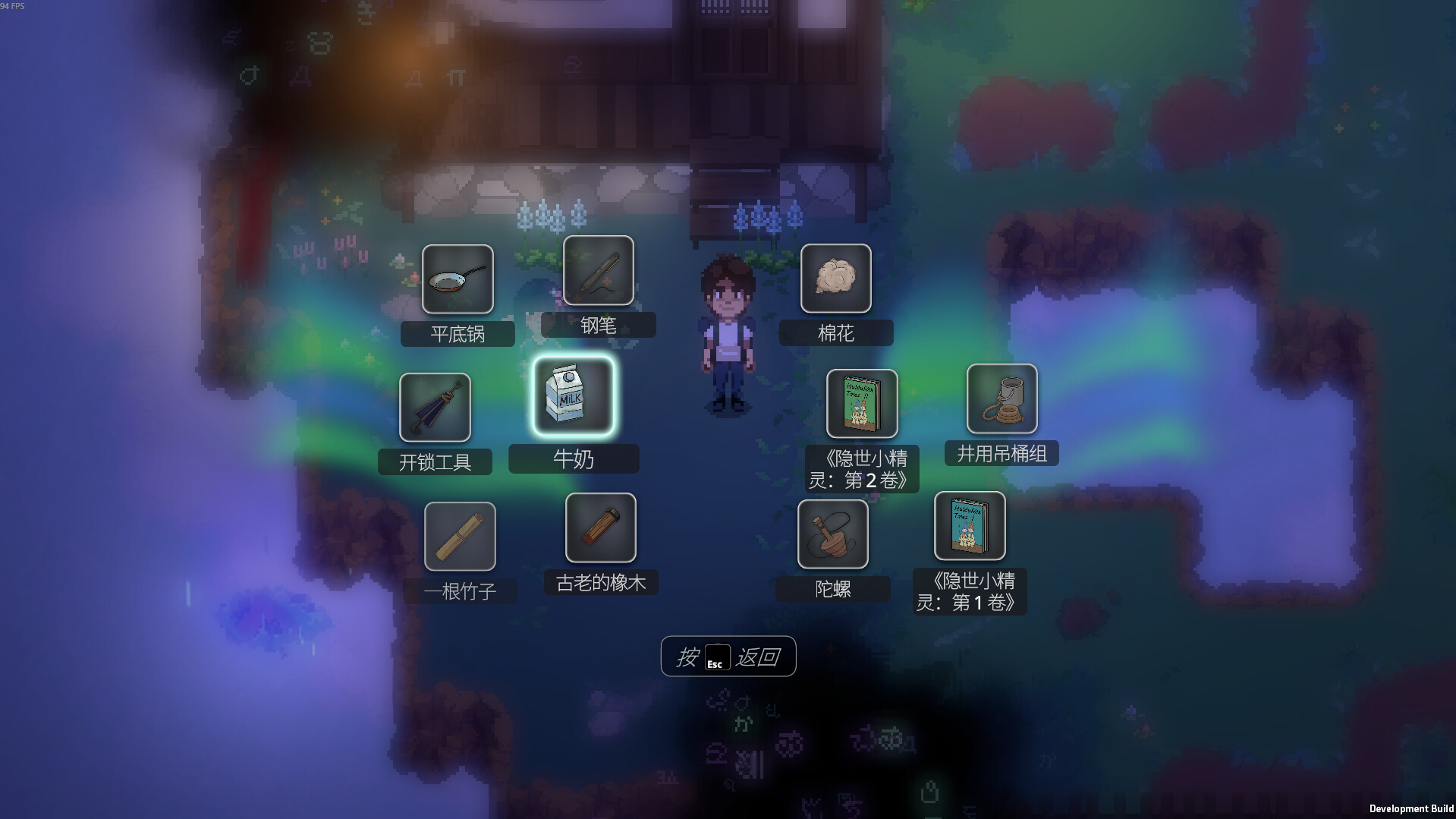Select the spinning top (陀螺) item
The width and height of the screenshot is (1456, 819).
[832, 534]
